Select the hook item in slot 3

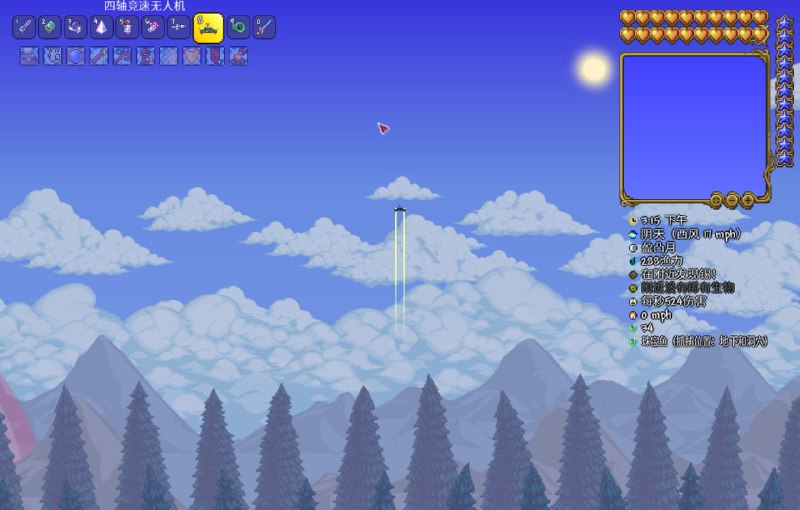(76, 27)
